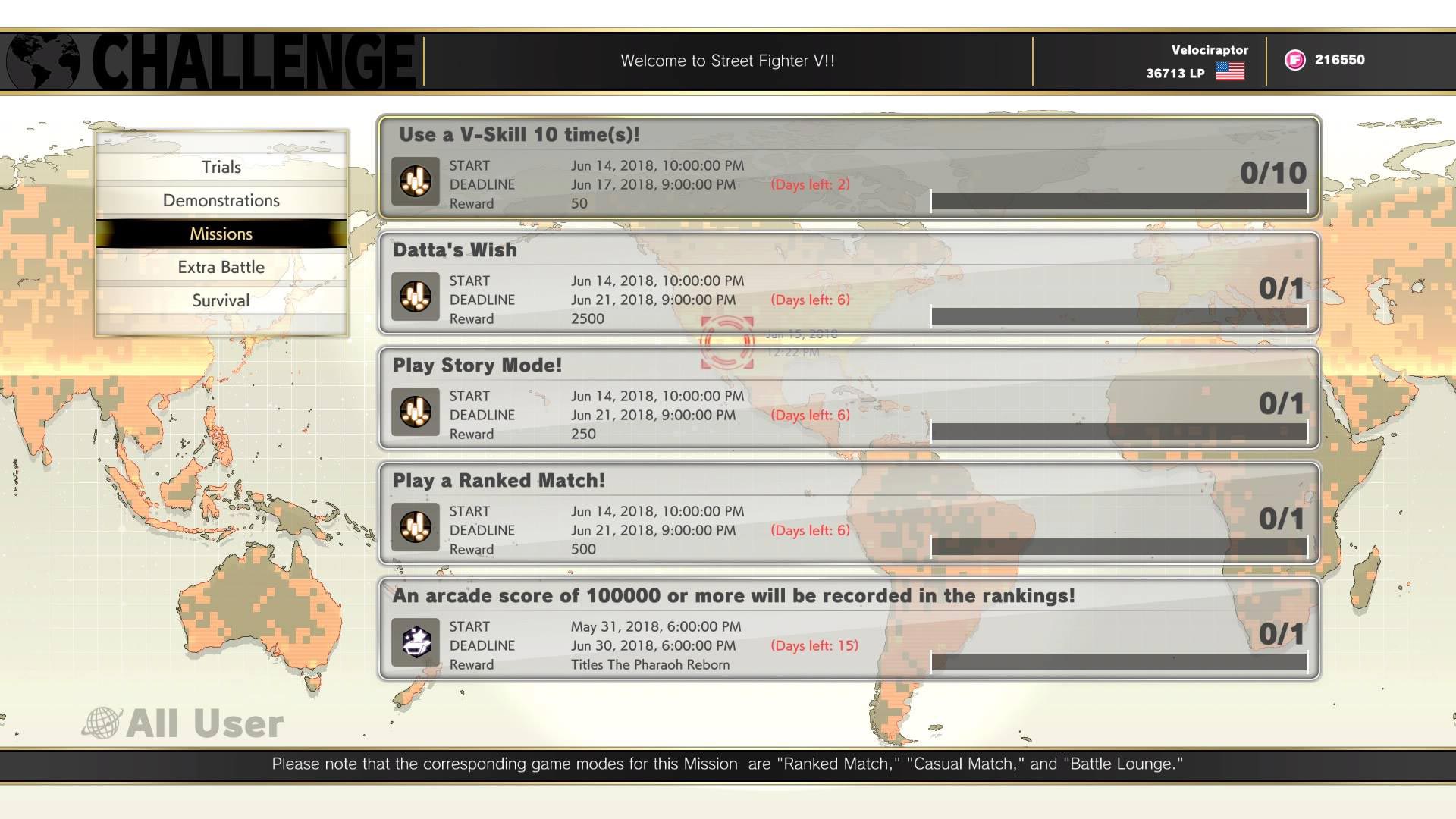Switch to the Trials category
1456x819 pixels.
220,167
